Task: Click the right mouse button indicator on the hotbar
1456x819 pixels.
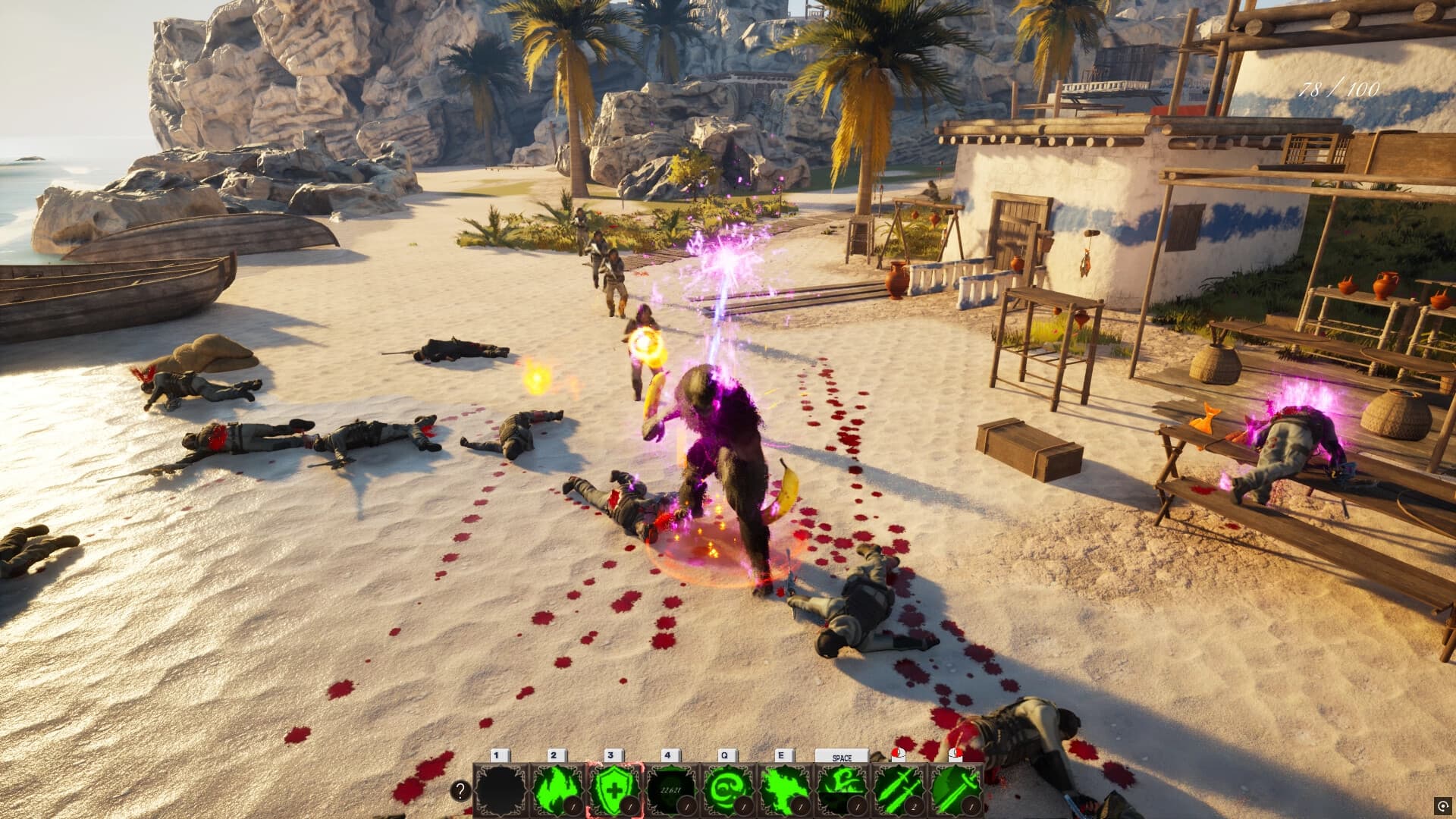Action: pos(955,755)
